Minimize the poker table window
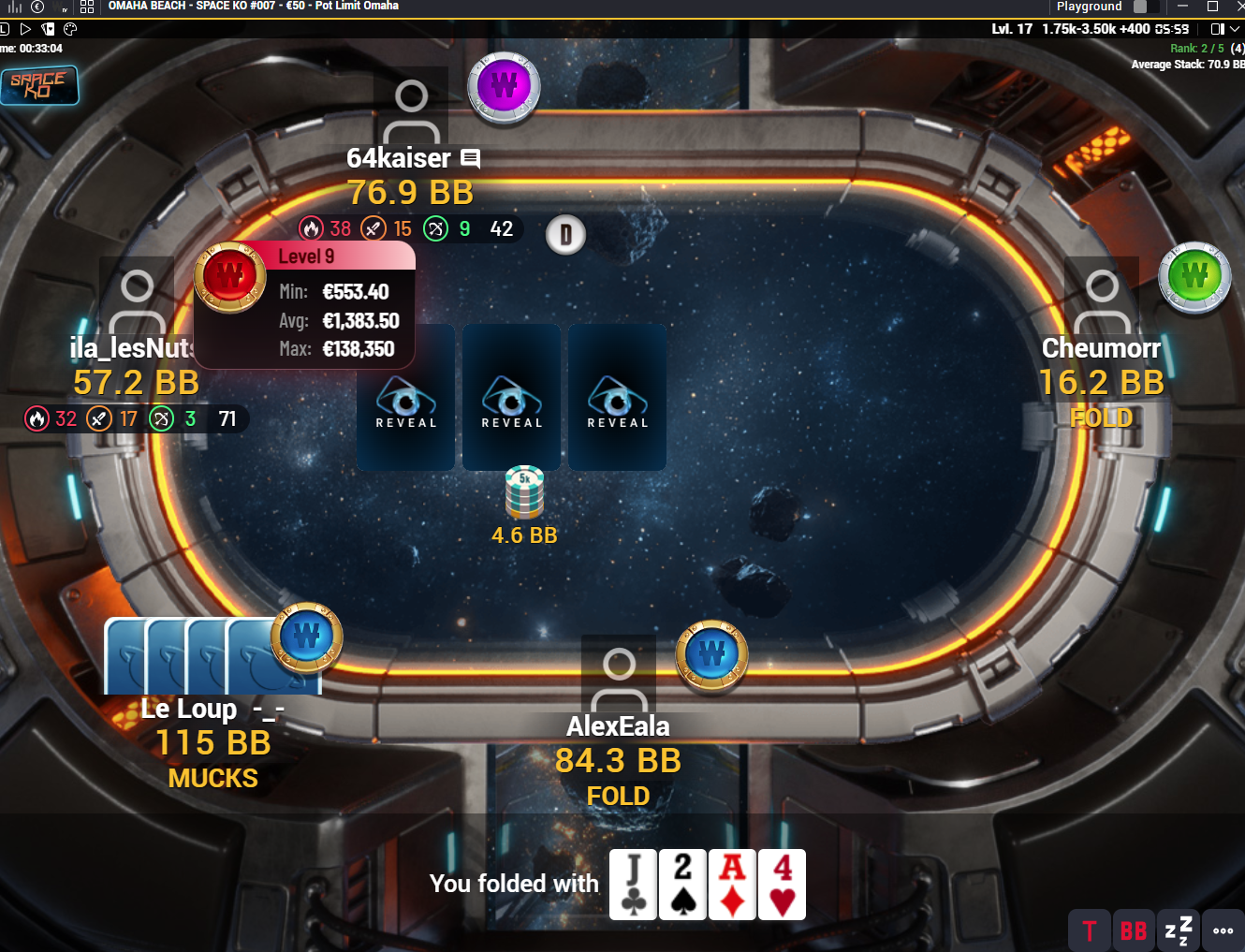The width and height of the screenshot is (1245, 952). tap(1182, 7)
